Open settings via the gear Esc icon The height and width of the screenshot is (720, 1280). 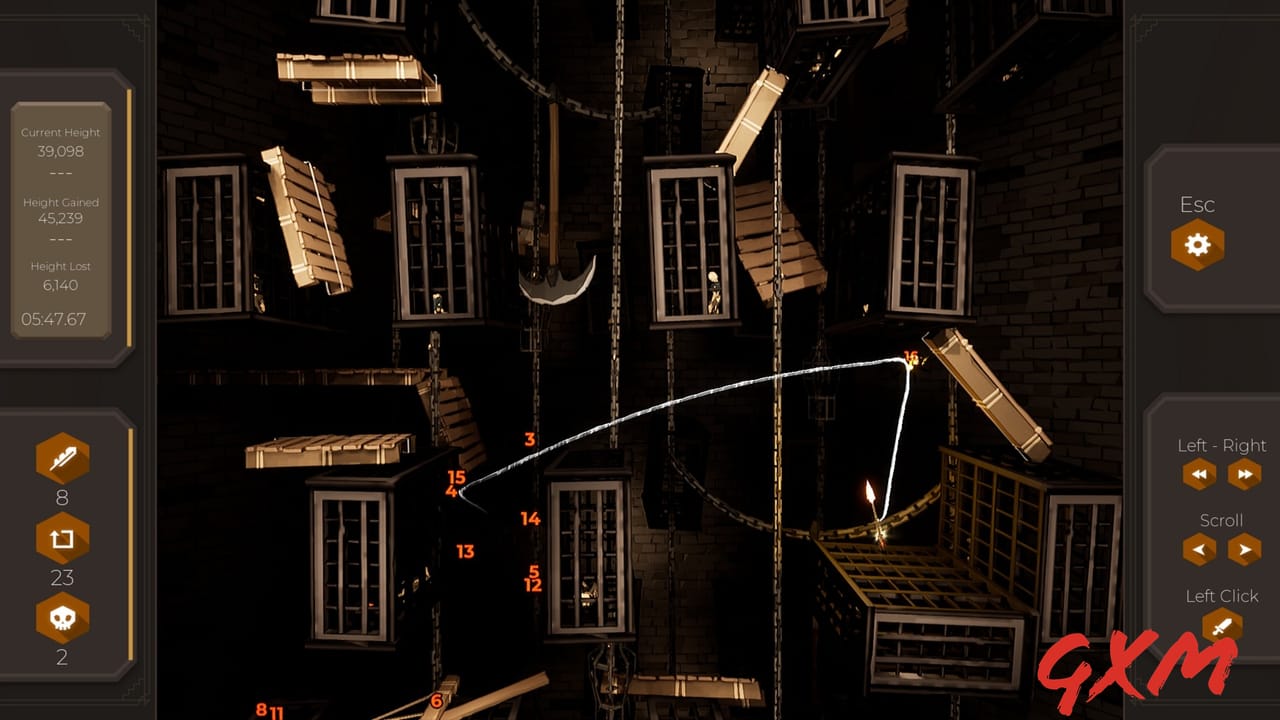pos(1196,244)
